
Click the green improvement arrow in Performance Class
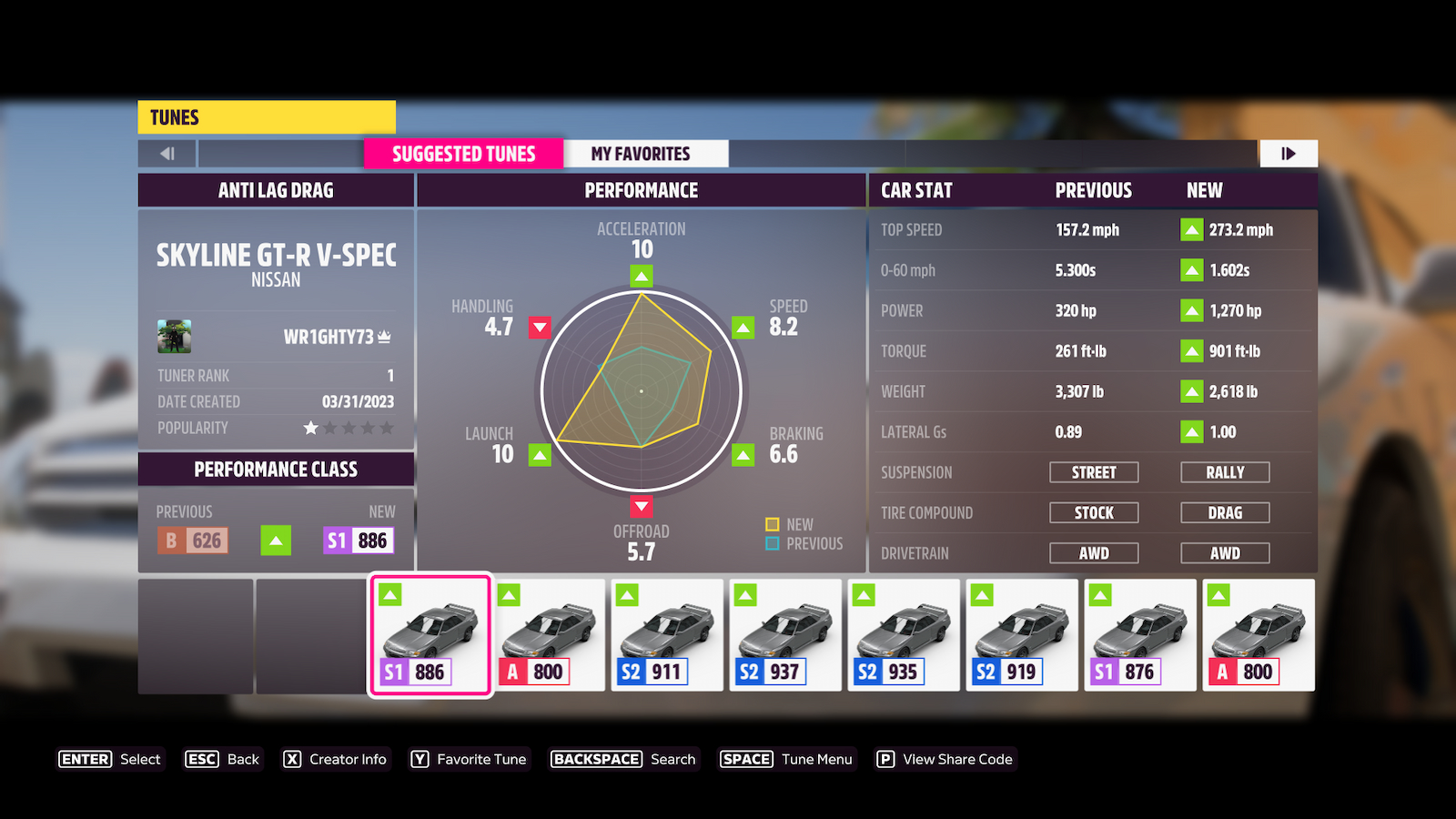[276, 541]
